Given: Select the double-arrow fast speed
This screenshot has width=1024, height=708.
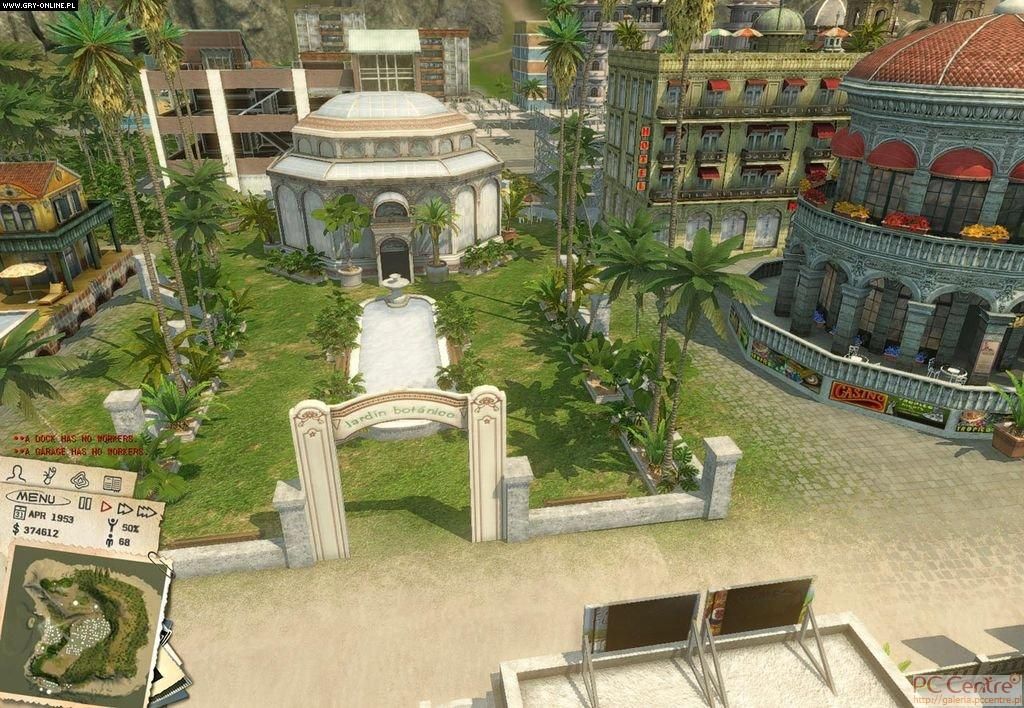Looking at the screenshot, I should click(x=125, y=508).
